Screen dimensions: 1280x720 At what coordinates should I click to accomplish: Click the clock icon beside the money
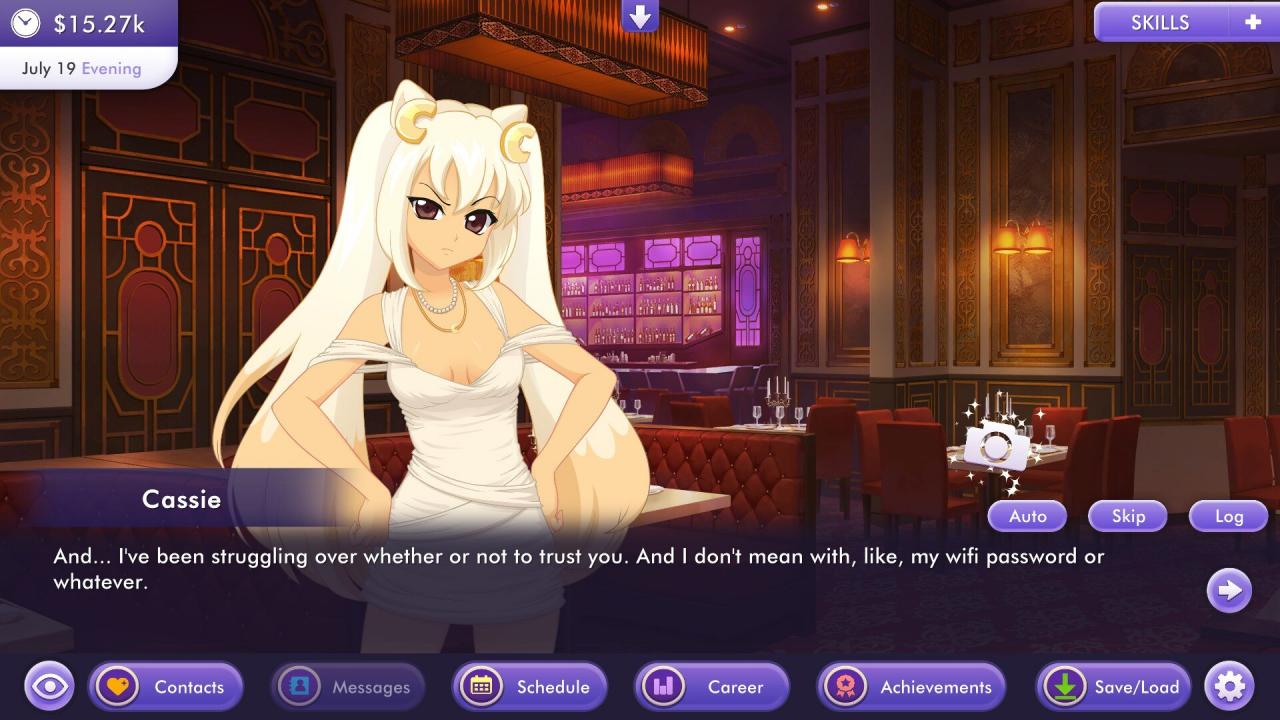point(25,23)
